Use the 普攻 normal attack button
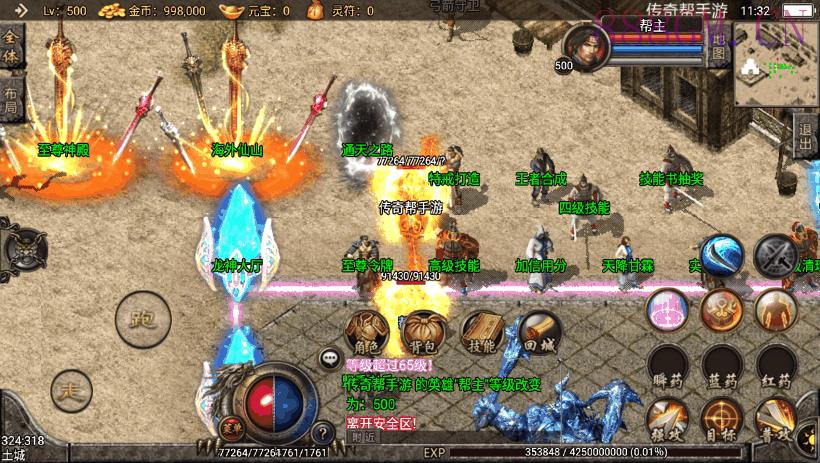 [775, 420]
